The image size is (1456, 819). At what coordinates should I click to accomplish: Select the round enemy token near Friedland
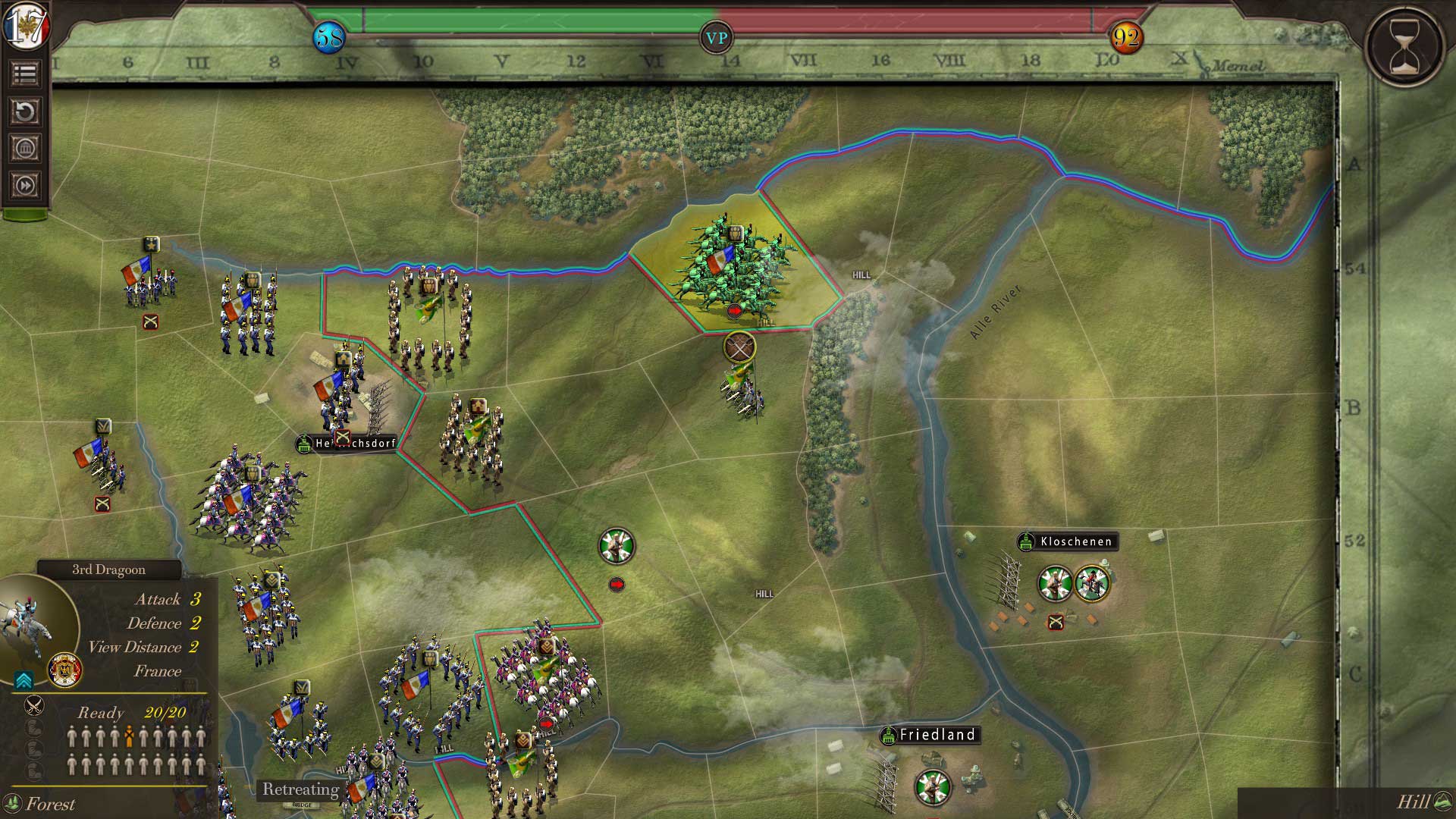[933, 787]
